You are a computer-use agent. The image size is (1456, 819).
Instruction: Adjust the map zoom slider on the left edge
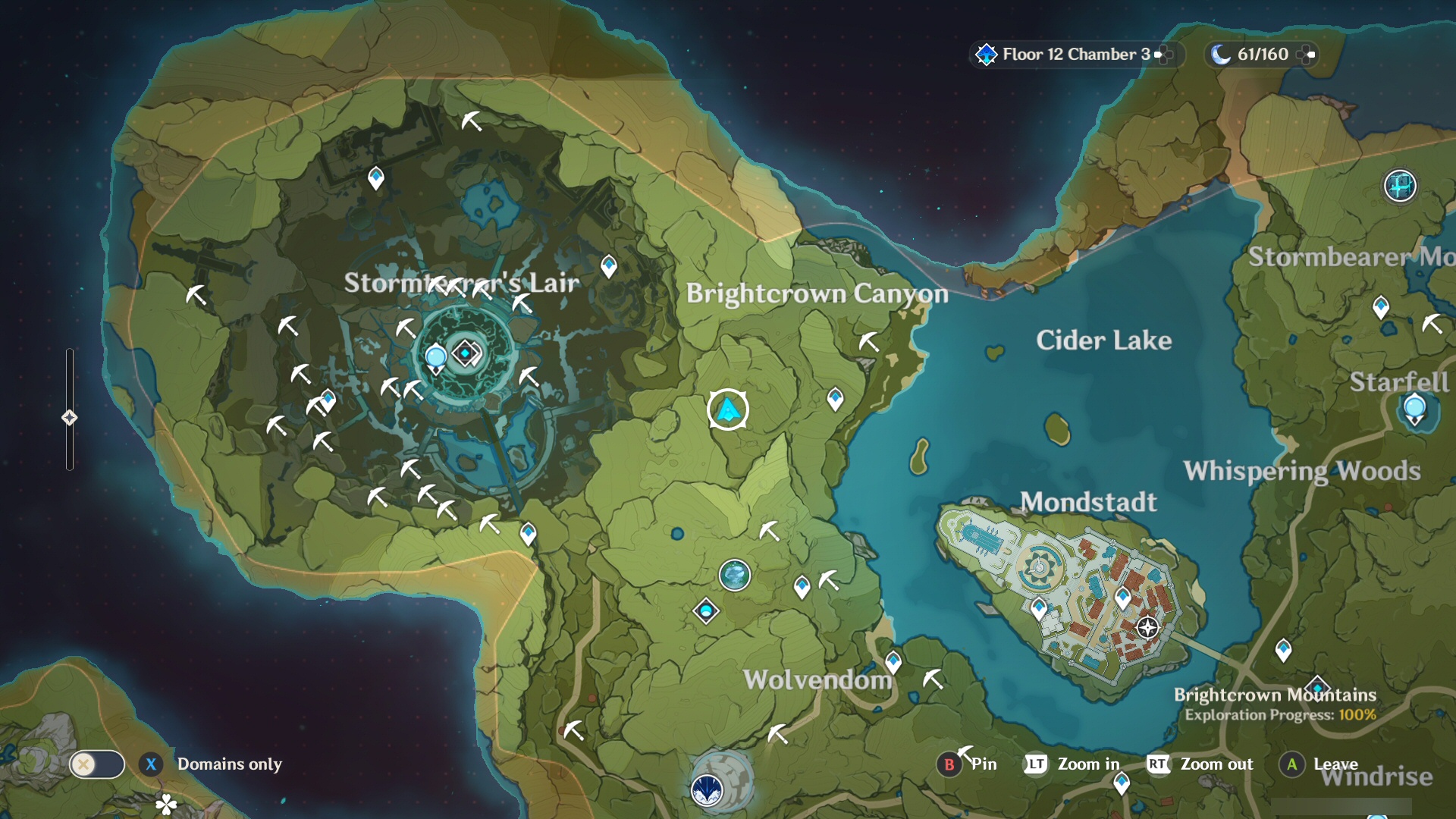70,416
